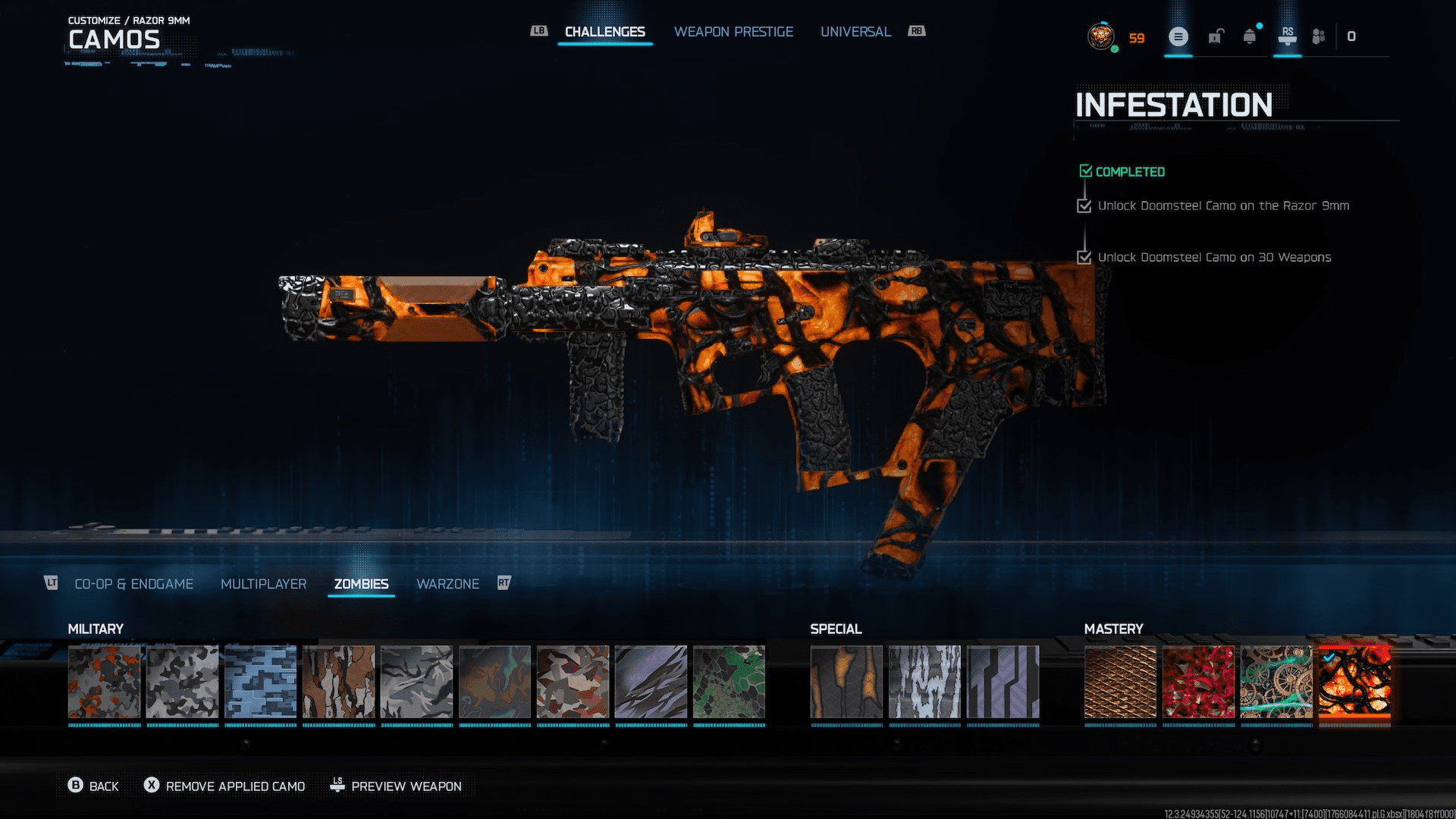Click the party/group icon next to RS

[x=1318, y=36]
